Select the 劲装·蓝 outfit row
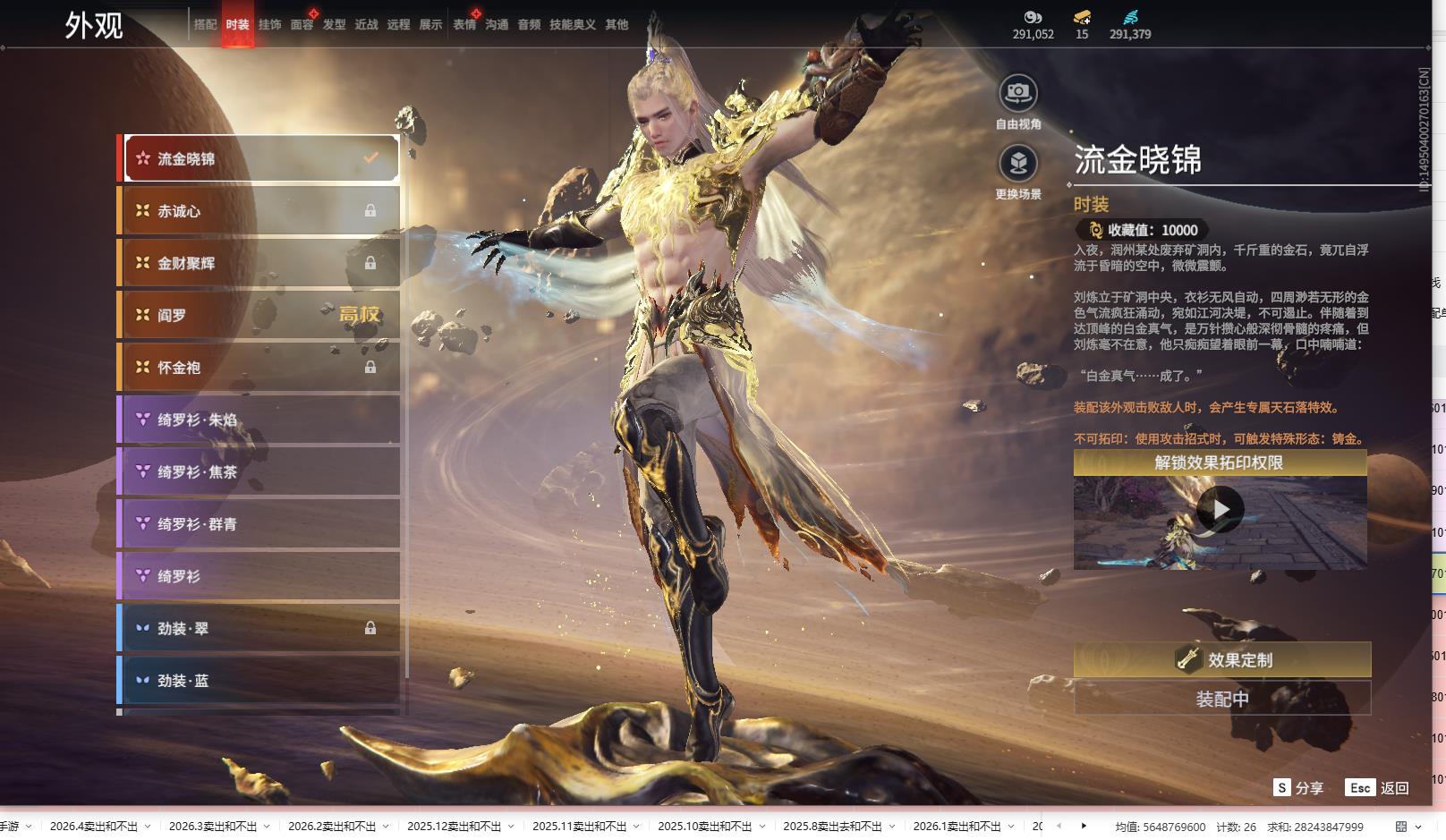Screen dimensions: 1446x840 point(259,681)
